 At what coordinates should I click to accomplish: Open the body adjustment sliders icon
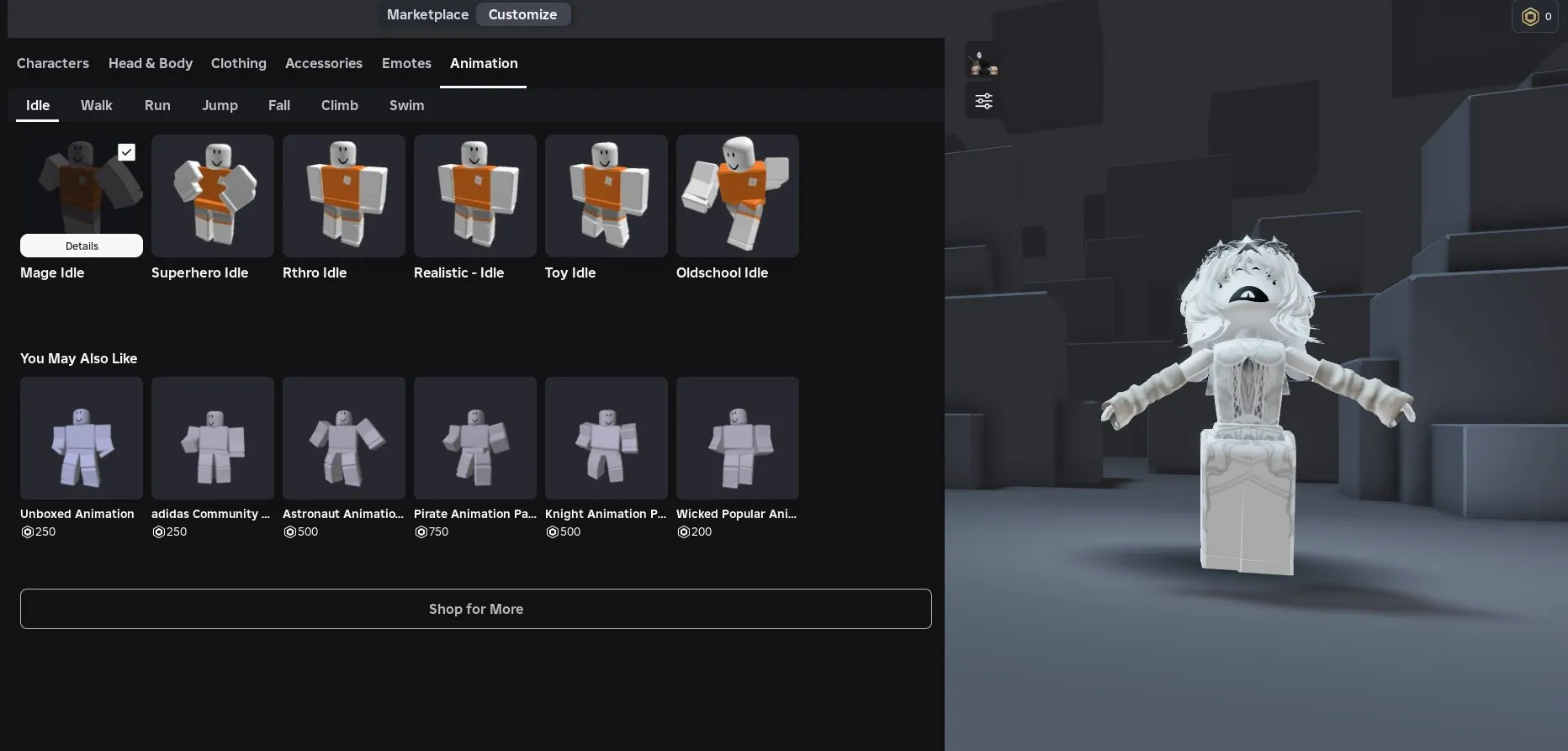pyautogui.click(x=983, y=100)
